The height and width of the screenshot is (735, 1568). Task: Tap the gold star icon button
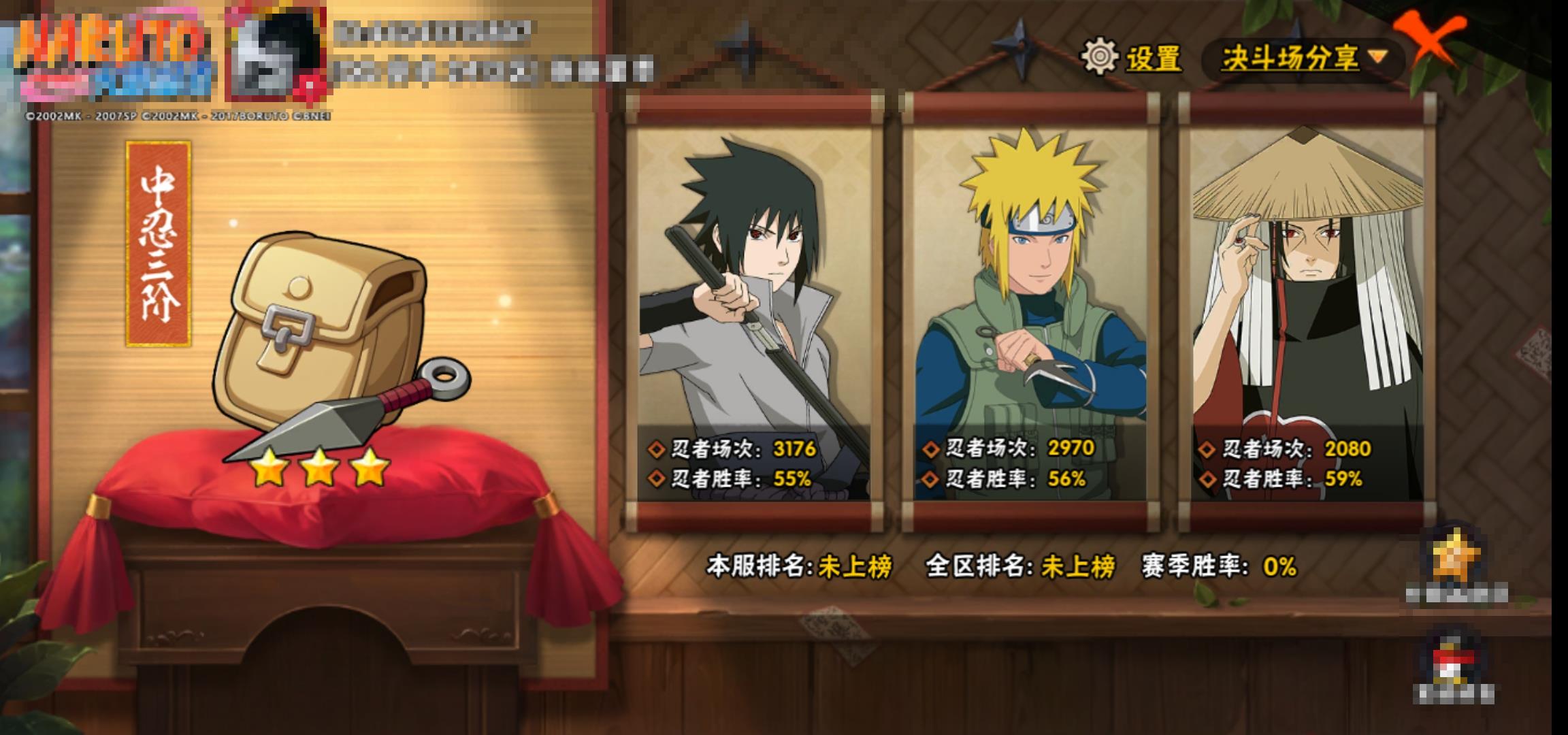click(x=1456, y=559)
